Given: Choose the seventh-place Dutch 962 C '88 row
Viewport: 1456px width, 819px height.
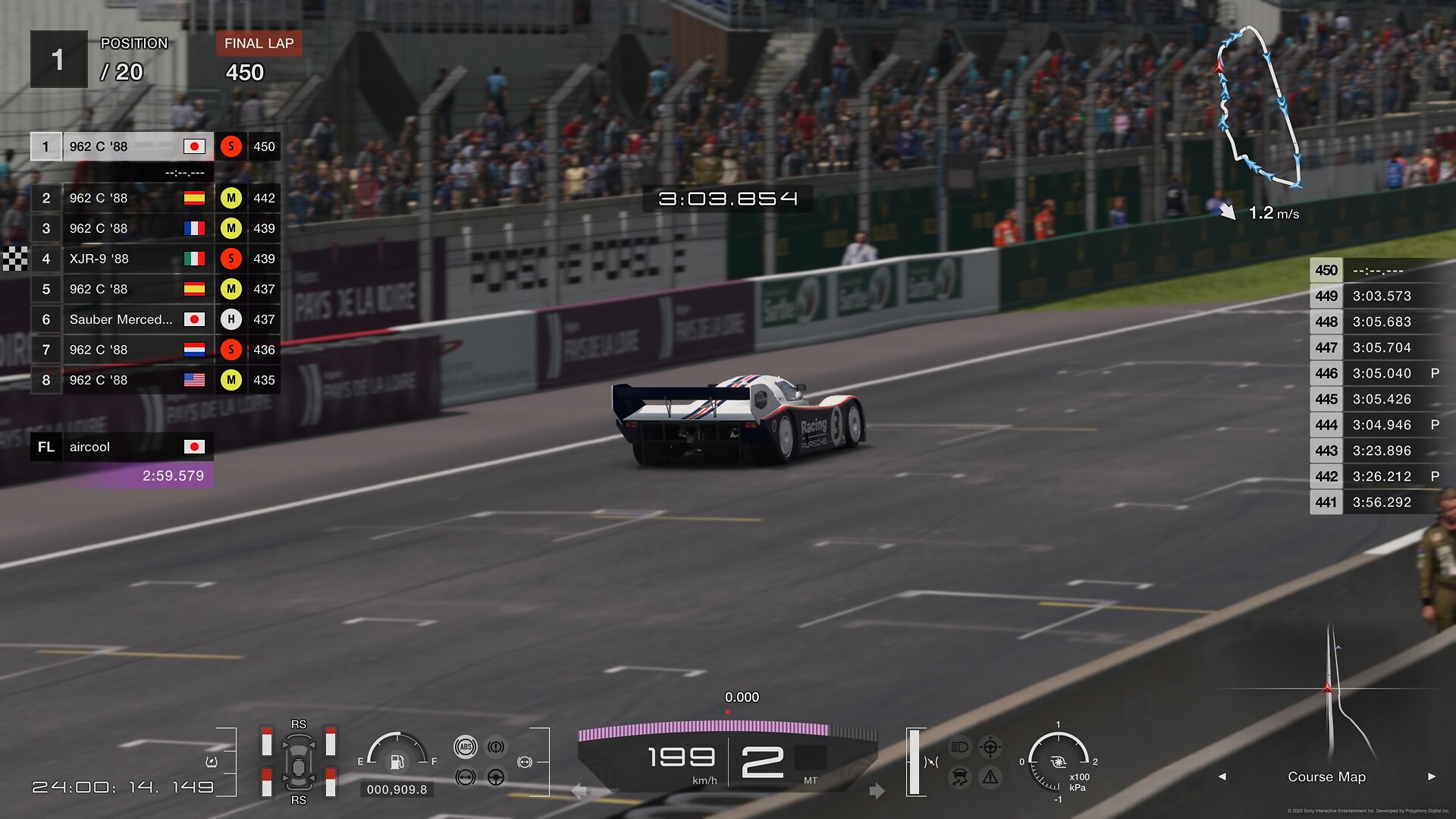Looking at the screenshot, I should (121, 350).
